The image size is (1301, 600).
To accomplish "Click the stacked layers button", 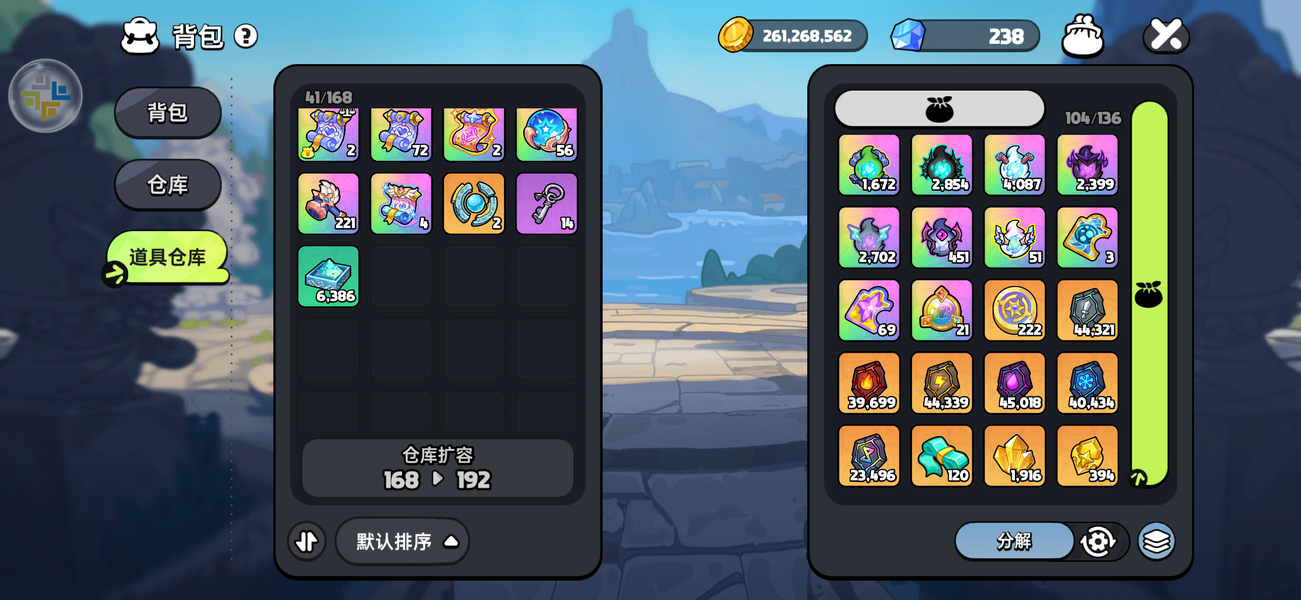I will 1156,541.
